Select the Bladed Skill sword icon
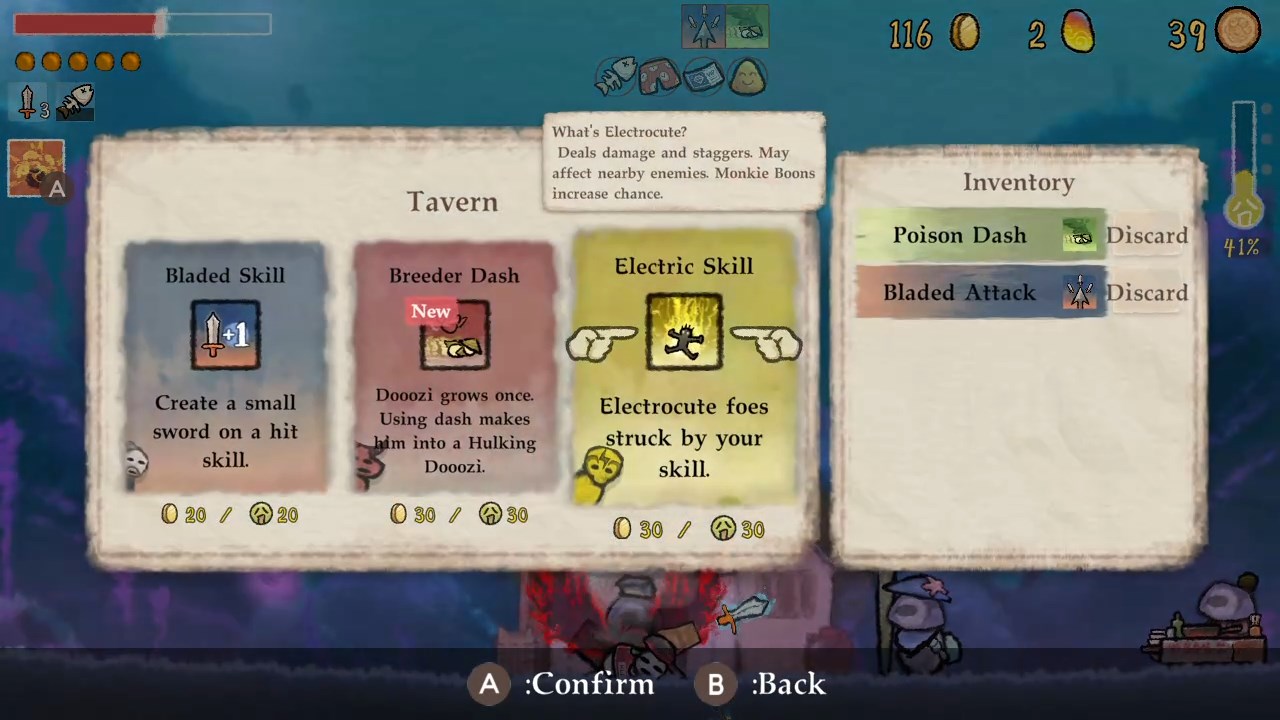 (225, 335)
